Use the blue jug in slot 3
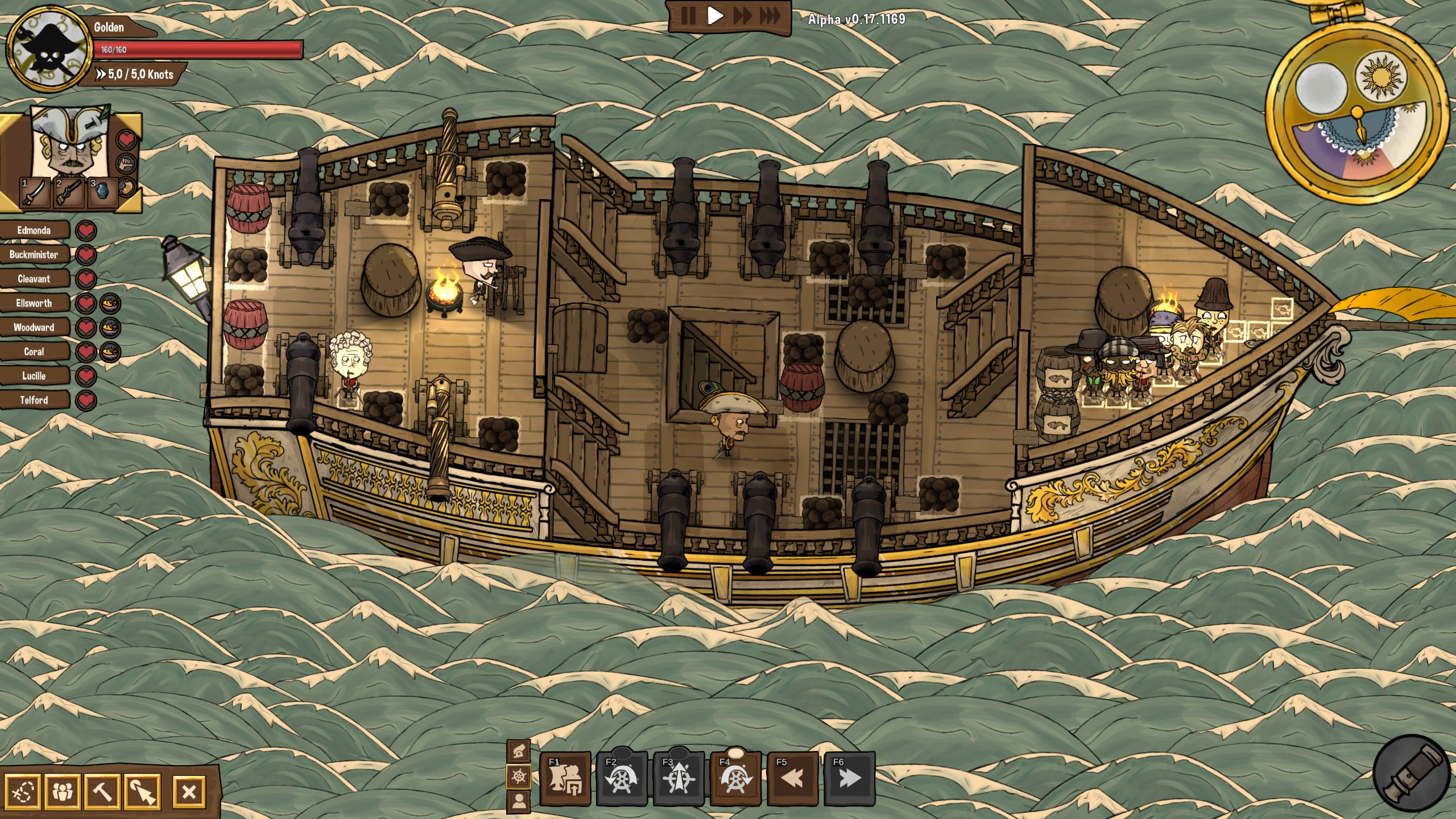Viewport: 1456px width, 819px height. (x=101, y=193)
